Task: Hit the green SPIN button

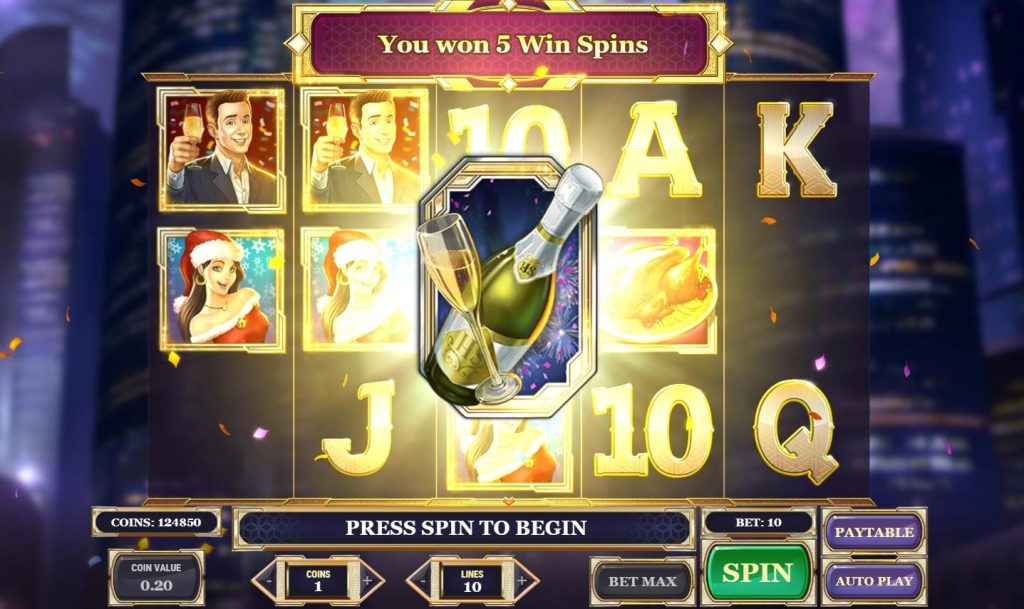Action: [x=757, y=573]
